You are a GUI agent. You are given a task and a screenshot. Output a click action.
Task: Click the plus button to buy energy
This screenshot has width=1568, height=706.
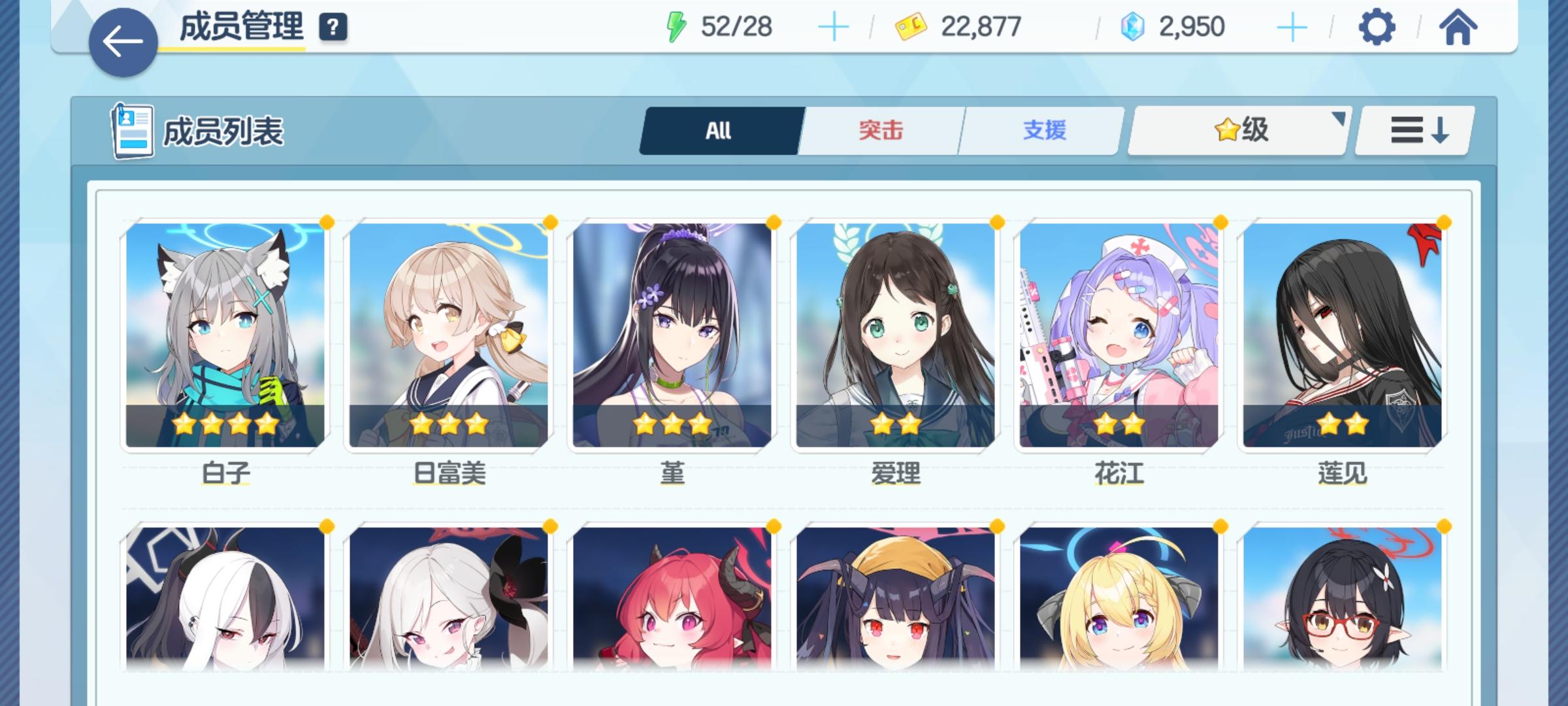[x=834, y=26]
